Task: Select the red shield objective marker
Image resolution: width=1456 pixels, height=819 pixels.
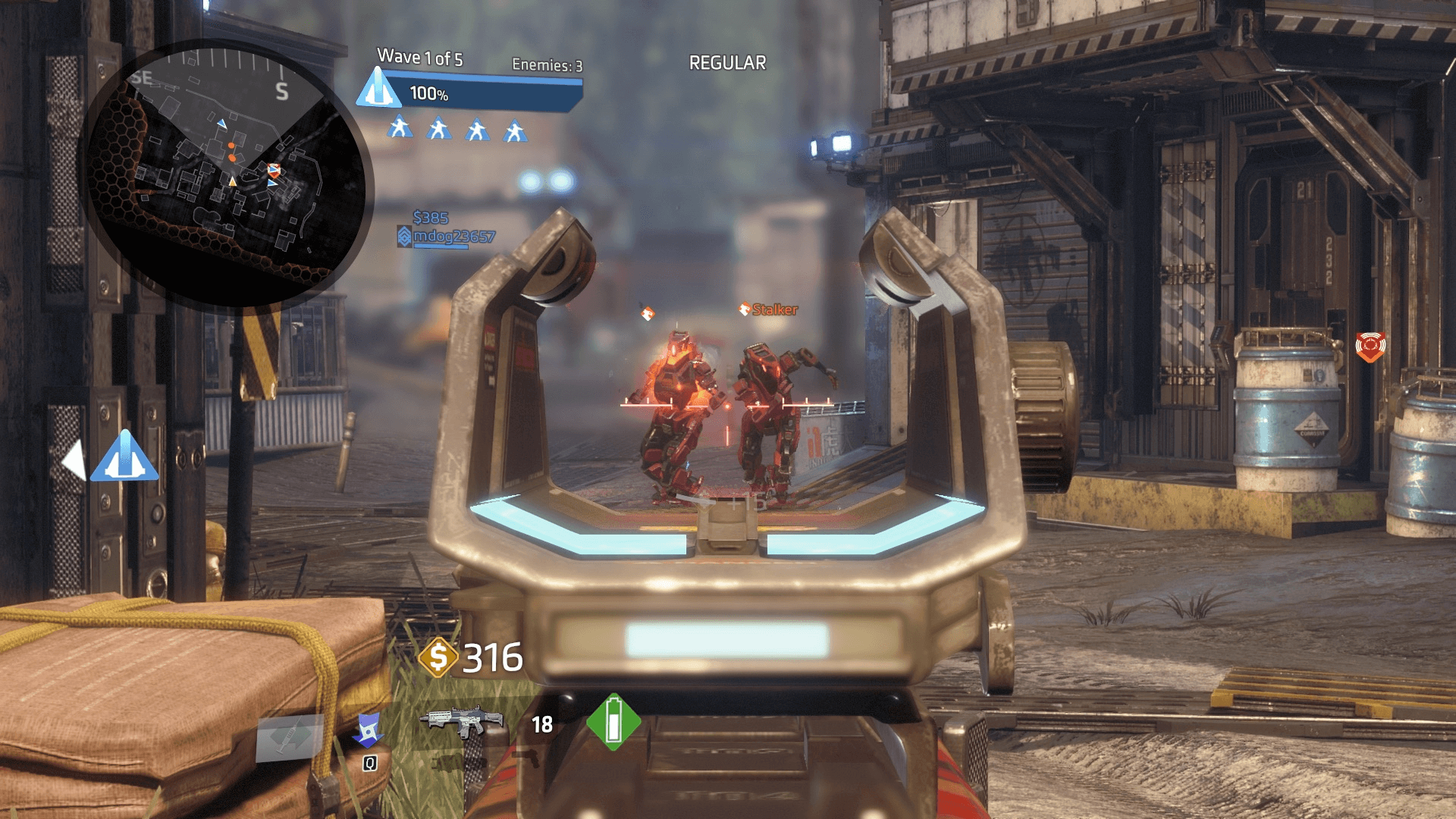Action: point(1370,347)
